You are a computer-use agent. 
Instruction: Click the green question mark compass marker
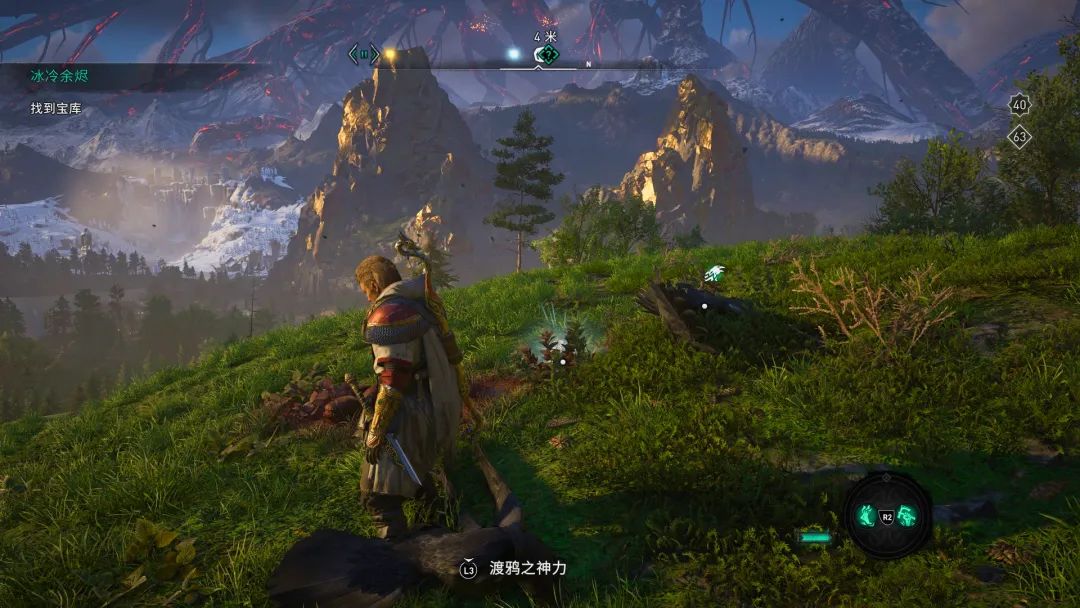546,54
